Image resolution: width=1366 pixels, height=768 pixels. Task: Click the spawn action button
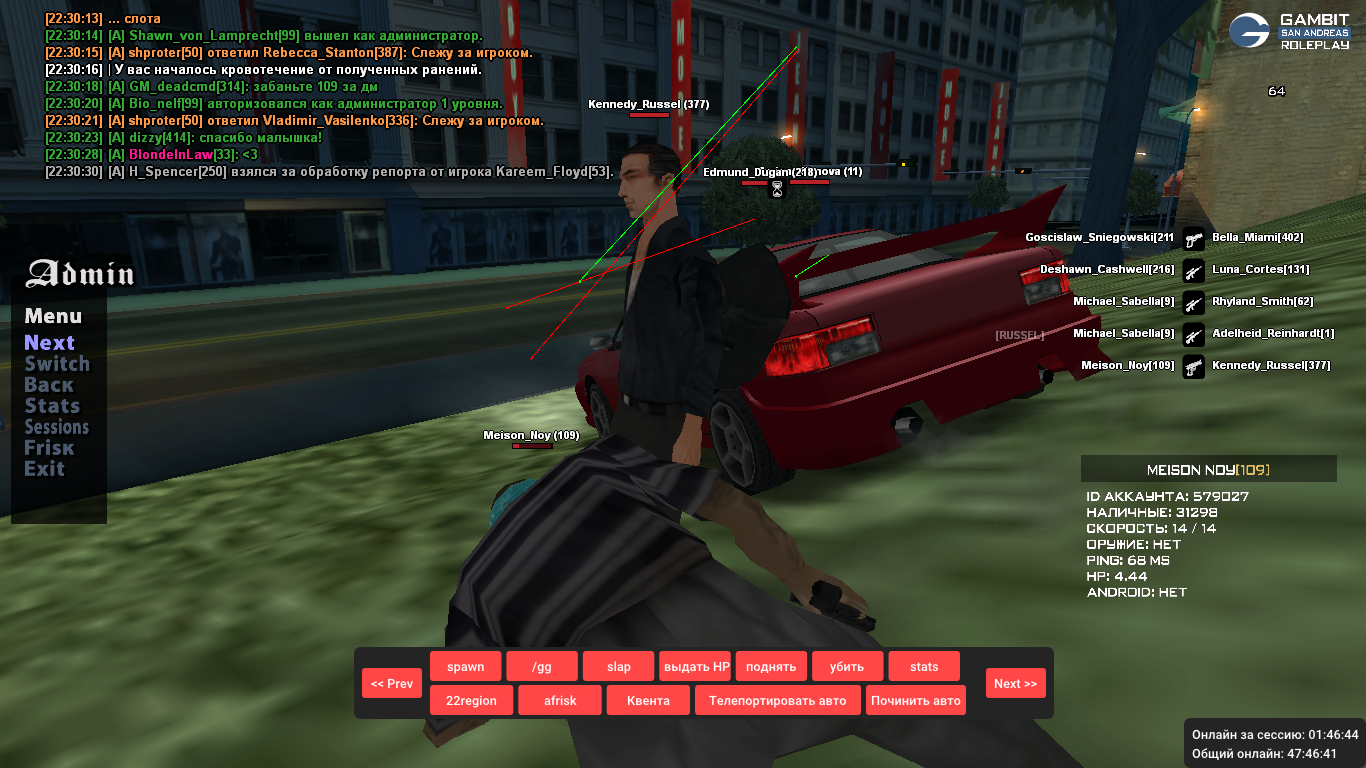(x=465, y=667)
